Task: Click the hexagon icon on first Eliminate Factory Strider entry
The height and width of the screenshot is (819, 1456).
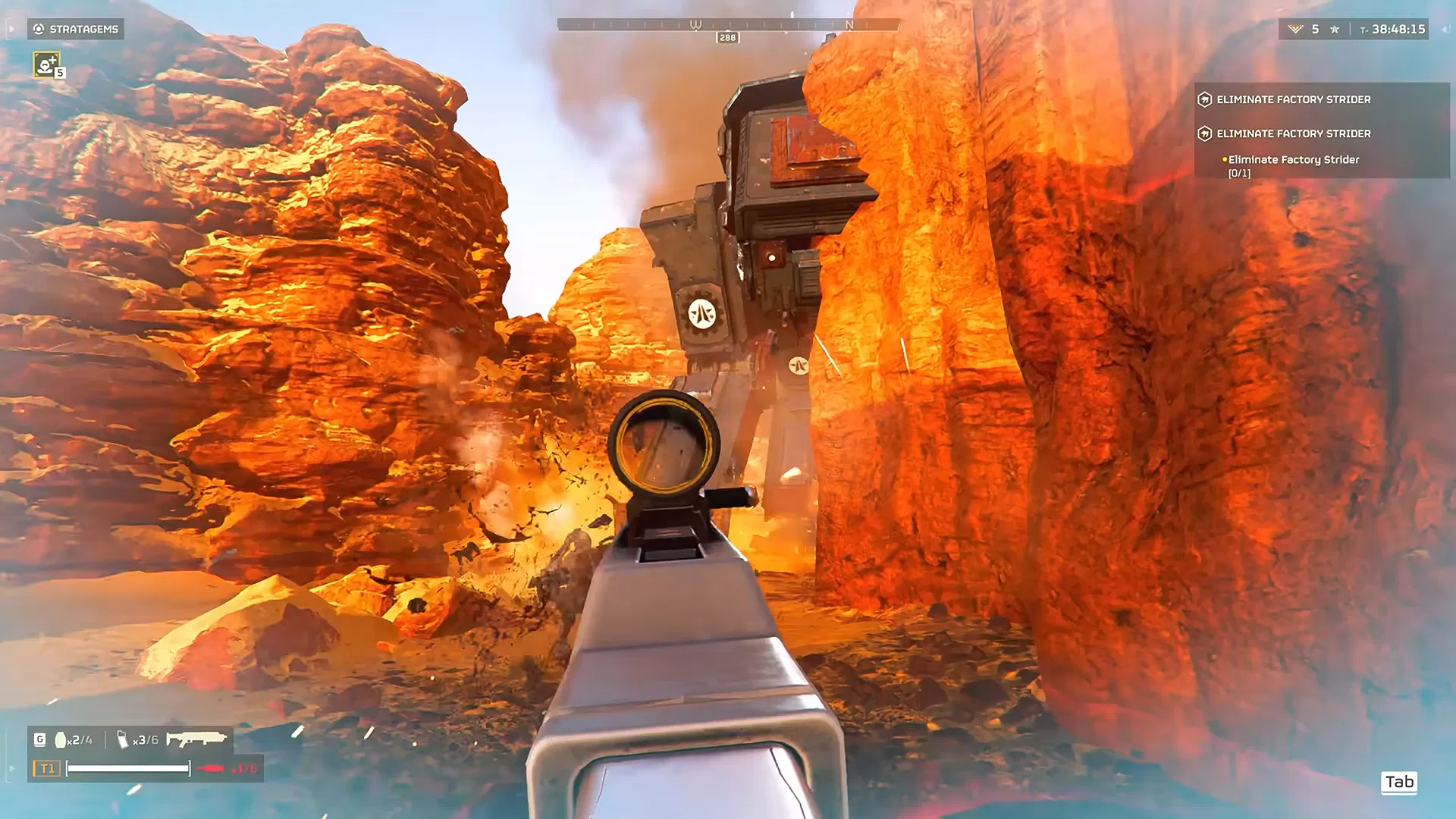Action: [x=1205, y=99]
